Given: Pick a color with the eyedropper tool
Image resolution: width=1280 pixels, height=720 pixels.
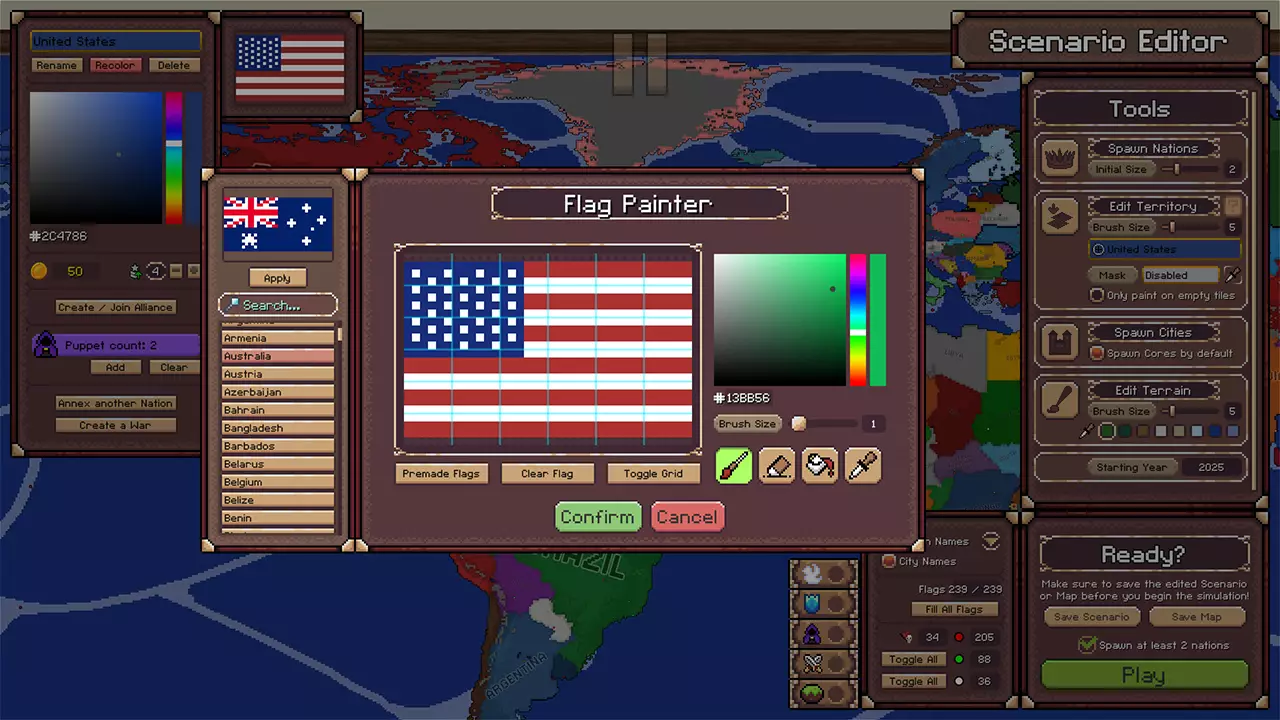Looking at the screenshot, I should pyautogui.click(x=862, y=465).
